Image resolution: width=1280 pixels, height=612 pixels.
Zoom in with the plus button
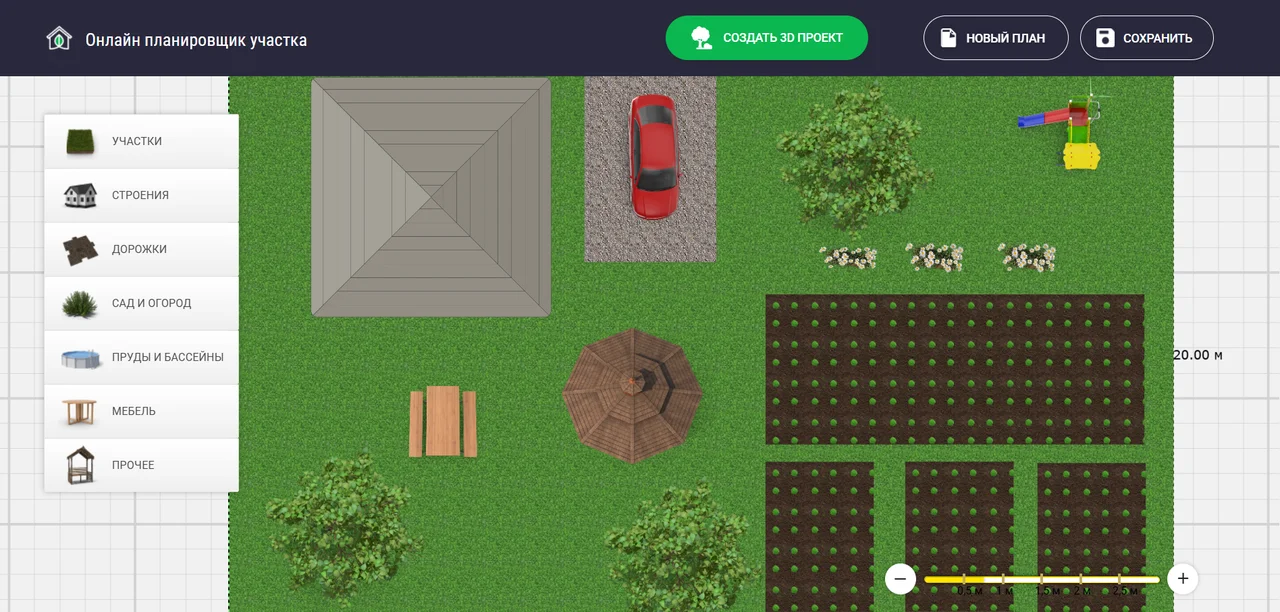[1183, 579]
